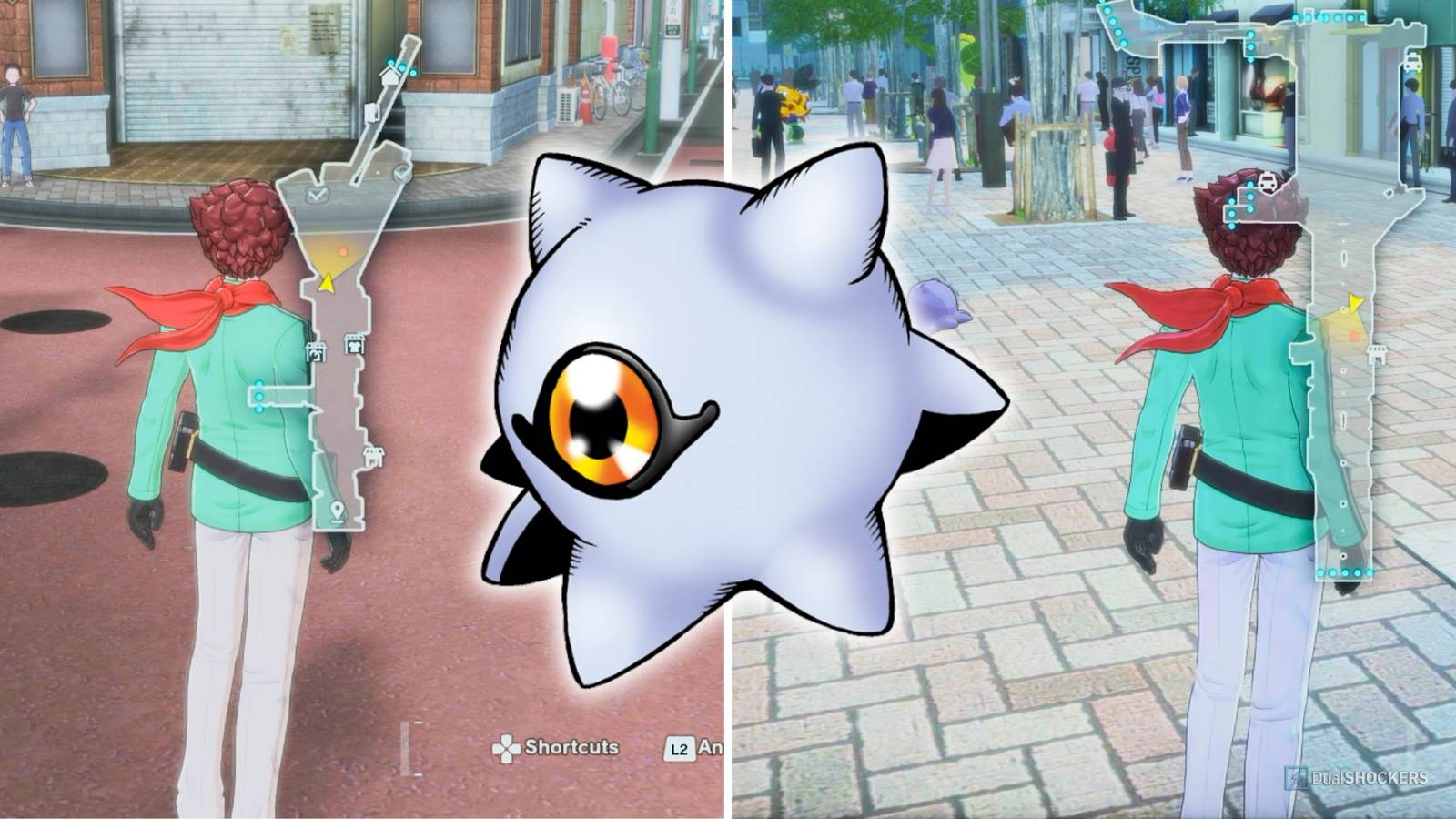The width and height of the screenshot is (1456, 819).
Task: Toggle the grey checkmark near the minimap's diagonal path
Action: point(401,172)
